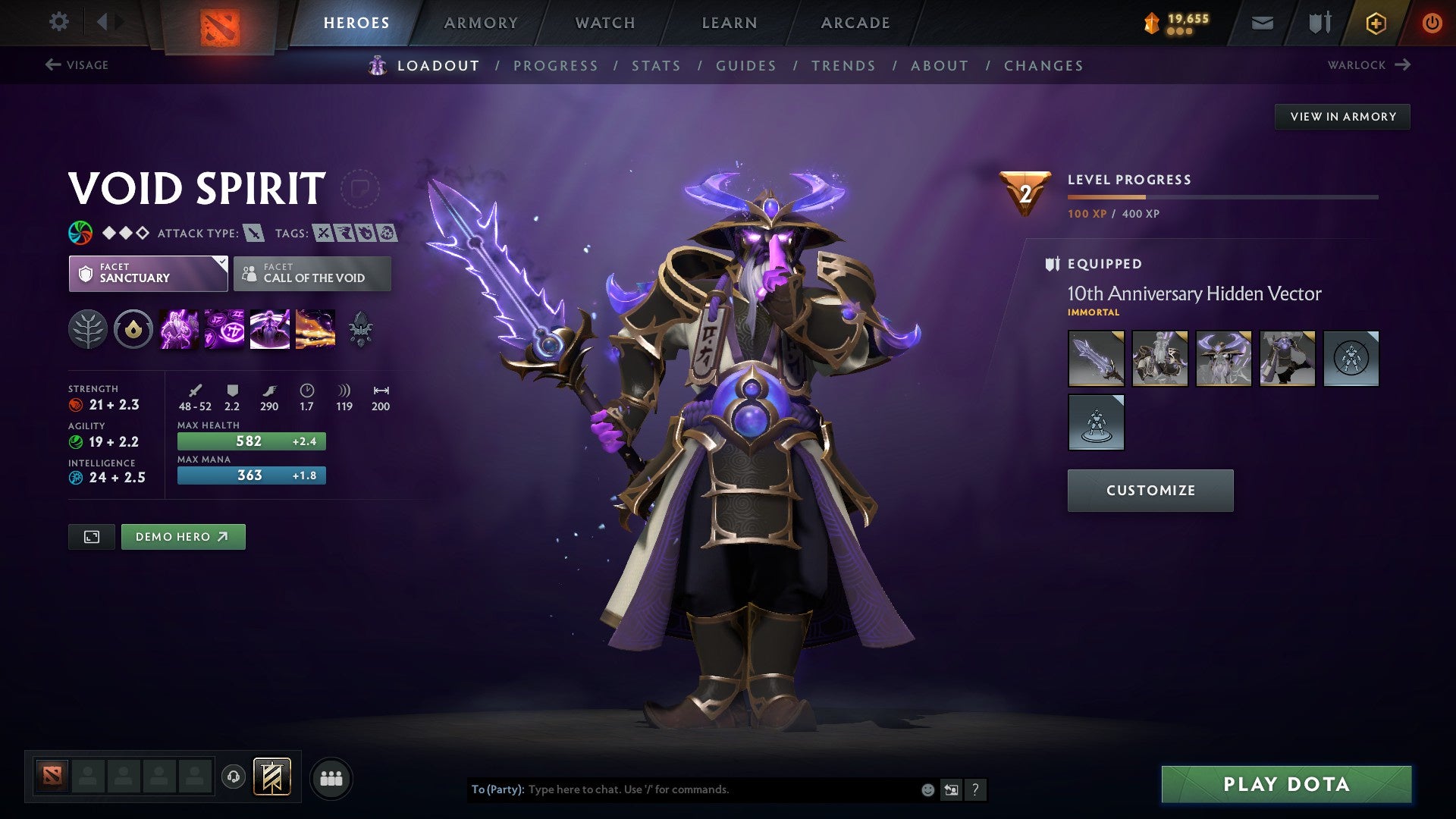Click the DEMO HERO button
This screenshot has width=1456, height=819.
point(183,536)
